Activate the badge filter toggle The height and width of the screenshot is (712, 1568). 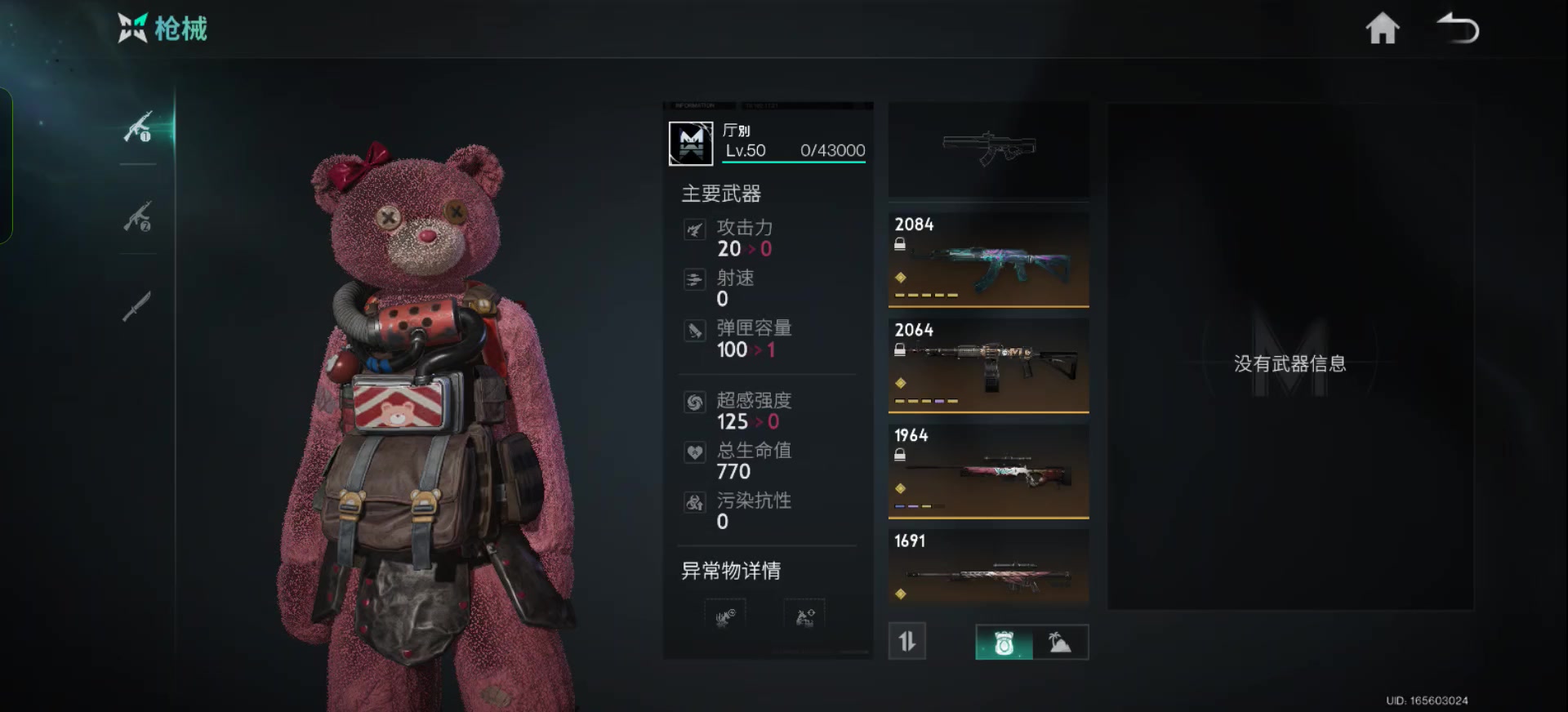click(1004, 643)
